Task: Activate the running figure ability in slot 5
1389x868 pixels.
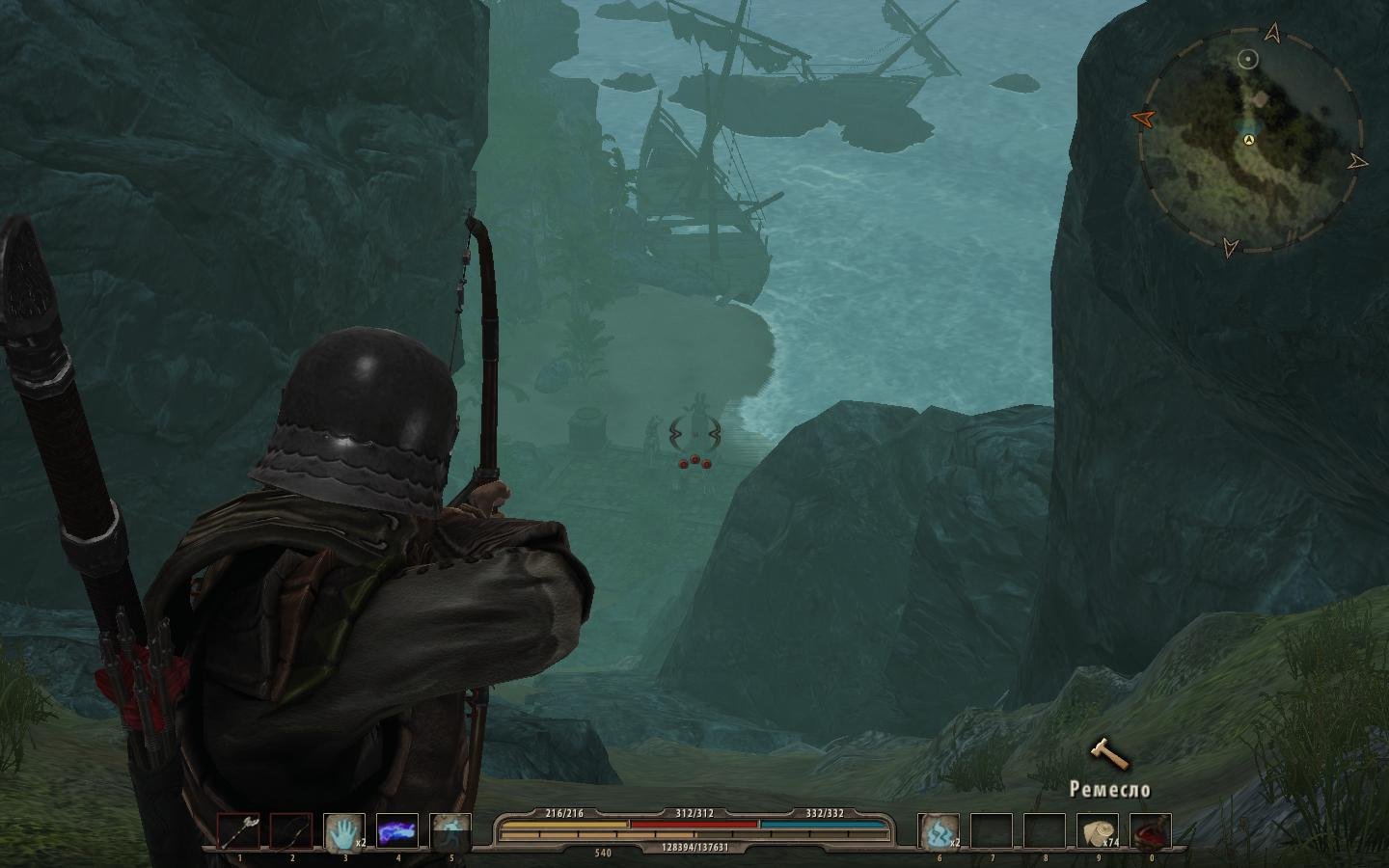Action: point(449,831)
